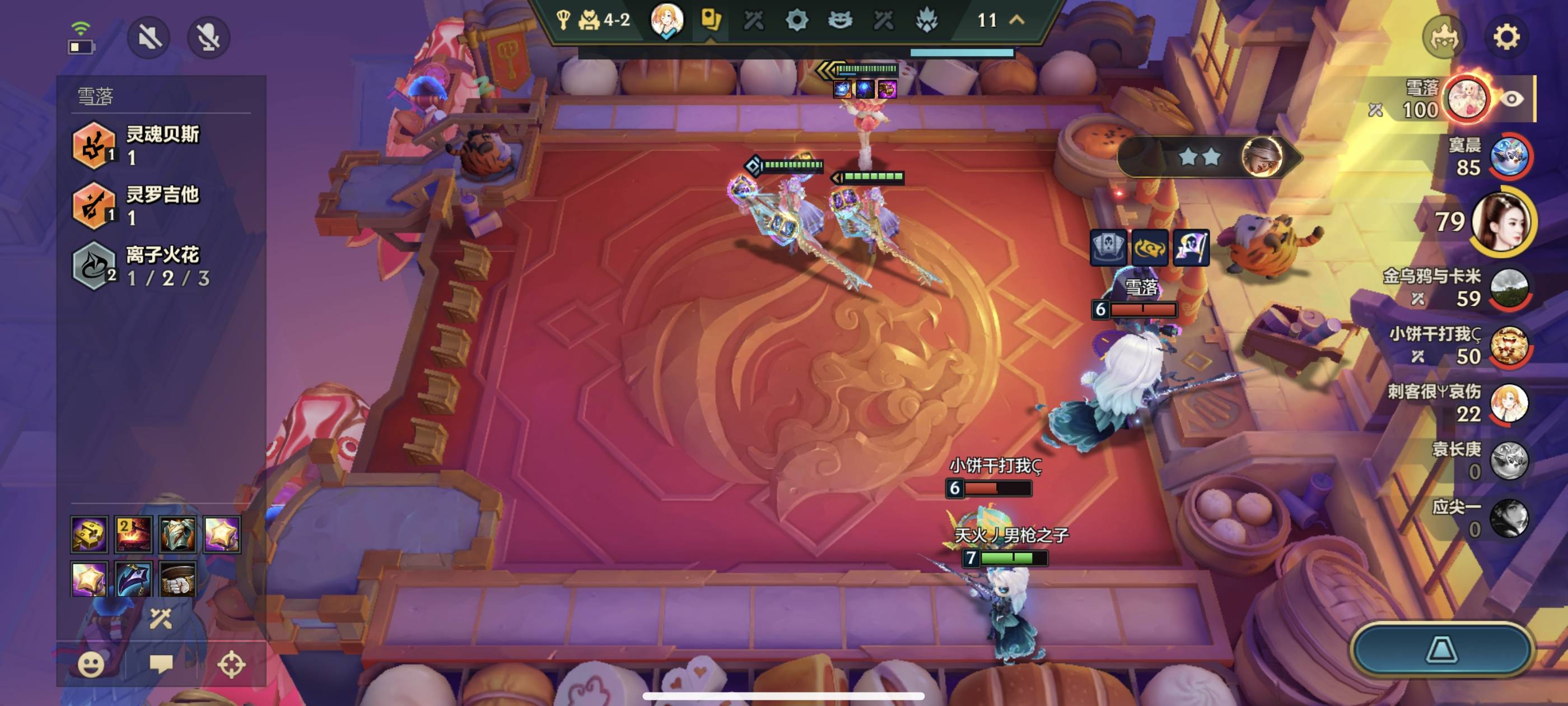Open the emote smiley menu
The width and height of the screenshot is (1568, 706).
(x=91, y=664)
